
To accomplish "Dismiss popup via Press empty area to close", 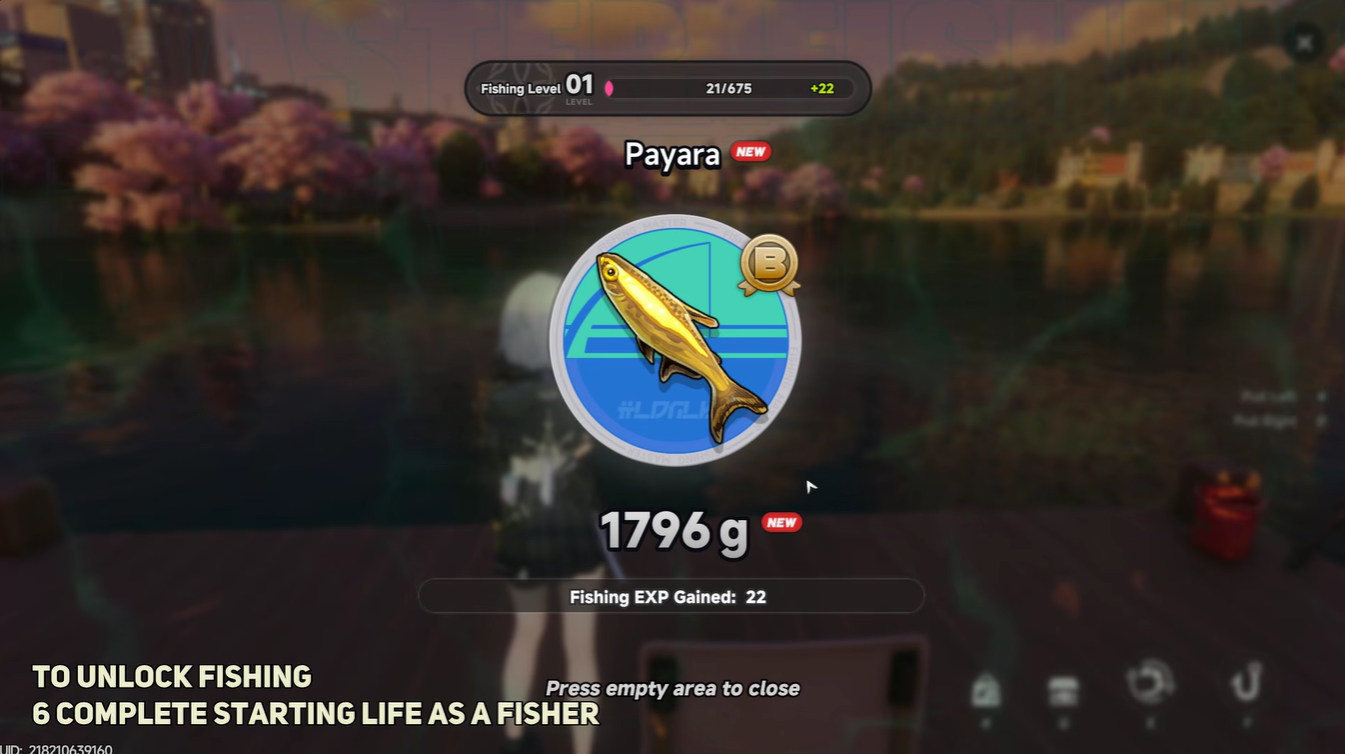I will [x=672, y=688].
